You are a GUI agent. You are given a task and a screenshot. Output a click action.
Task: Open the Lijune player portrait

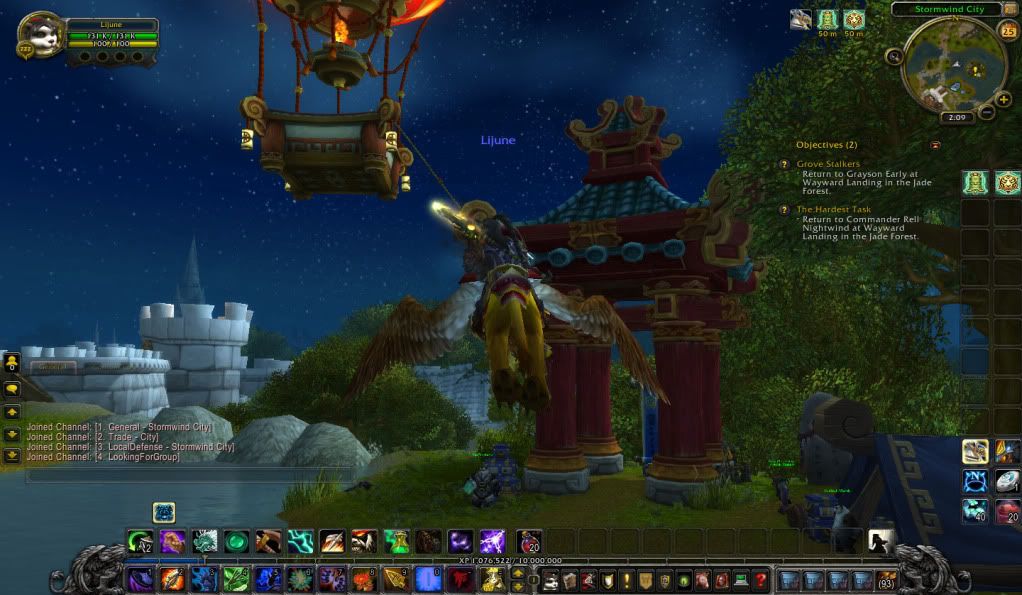coord(41,36)
